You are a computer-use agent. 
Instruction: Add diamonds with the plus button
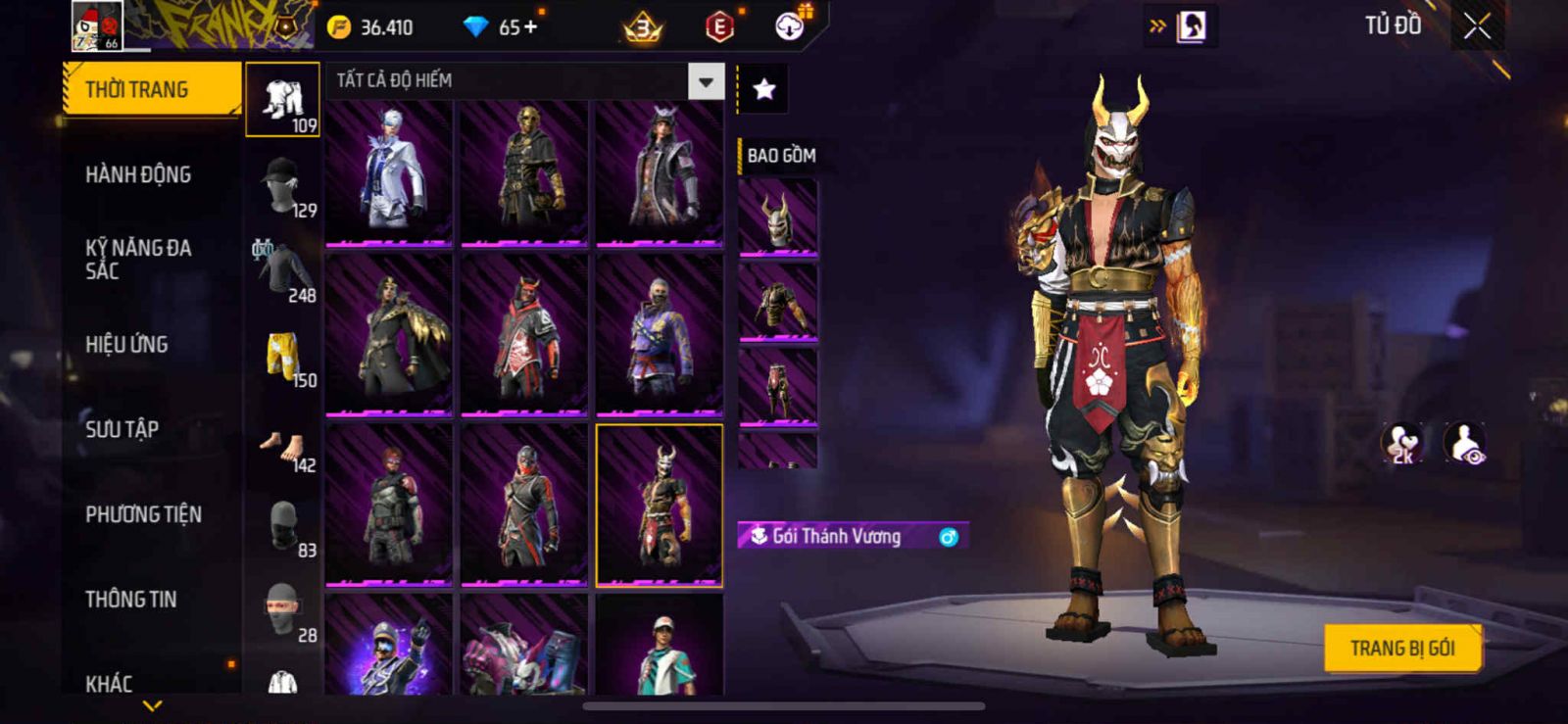point(531,27)
